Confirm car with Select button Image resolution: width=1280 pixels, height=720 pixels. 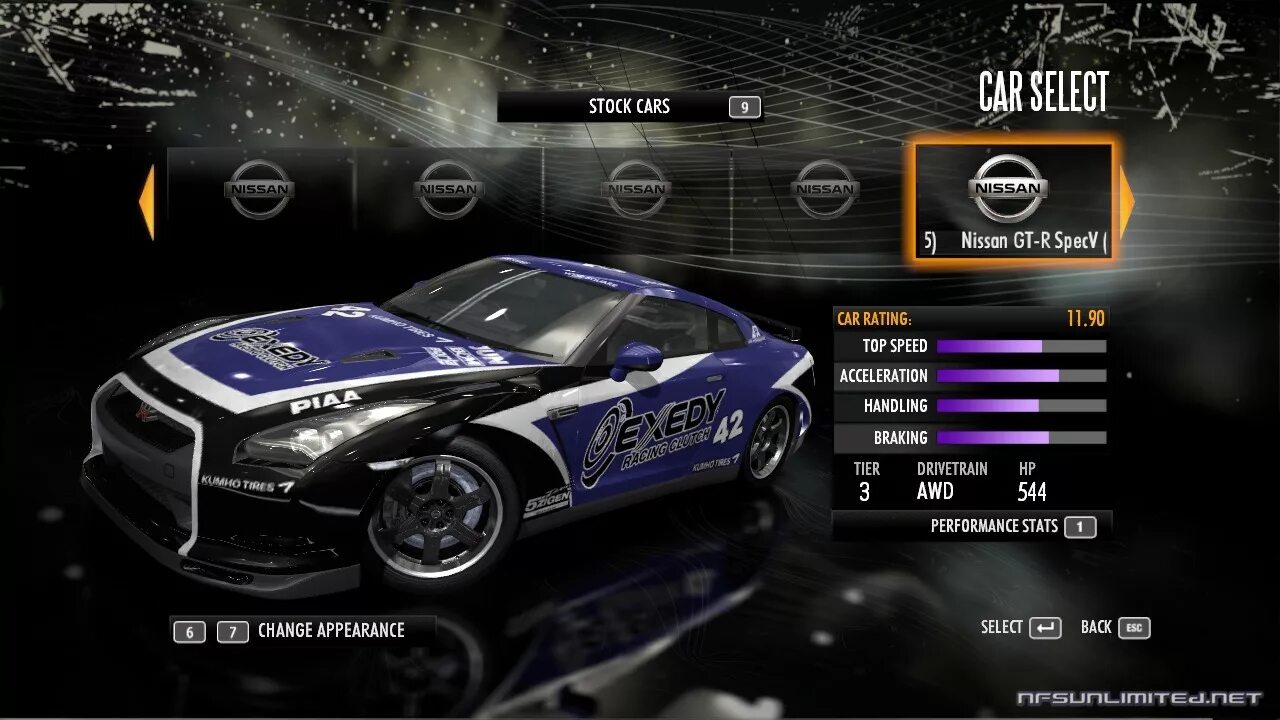[x=1020, y=628]
